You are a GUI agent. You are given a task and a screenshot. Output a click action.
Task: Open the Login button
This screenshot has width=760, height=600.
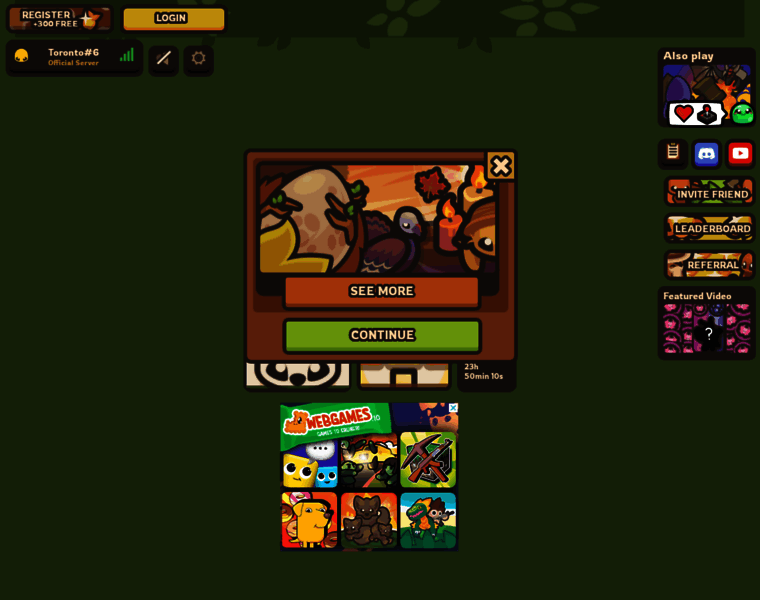173,18
